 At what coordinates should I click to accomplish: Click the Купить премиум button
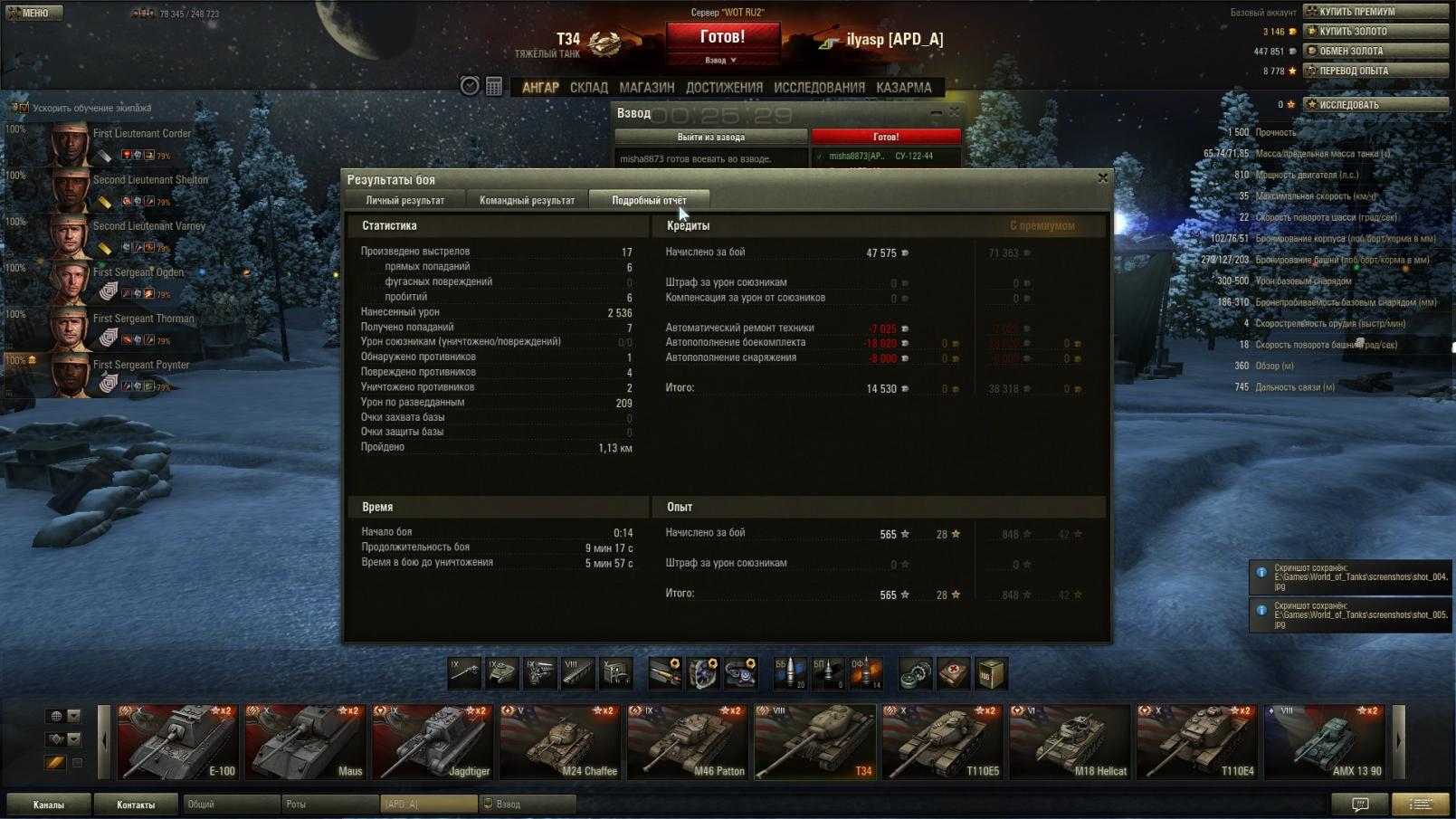point(1375,12)
